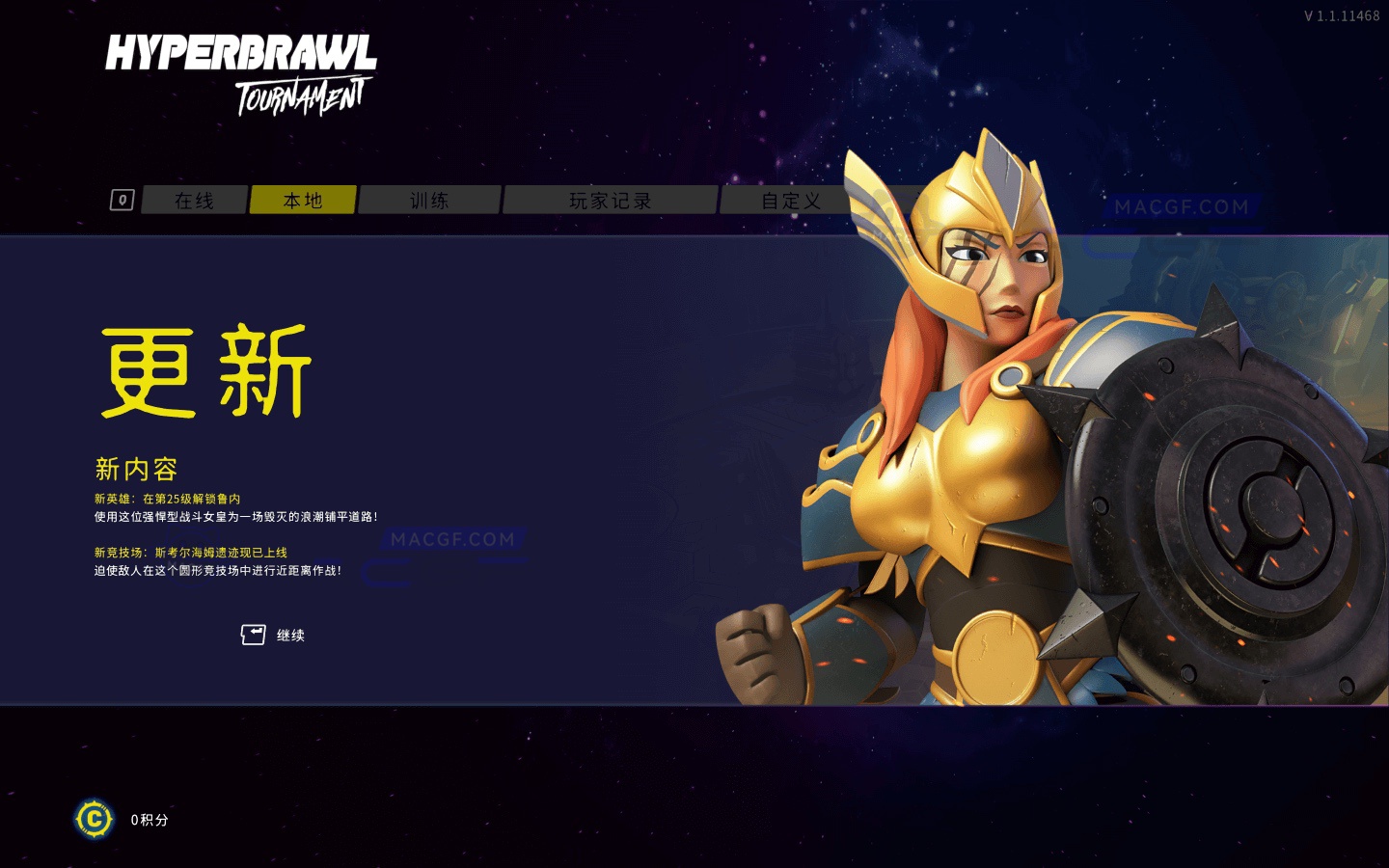Click the MACGF.COM watermark text

[x=452, y=538]
